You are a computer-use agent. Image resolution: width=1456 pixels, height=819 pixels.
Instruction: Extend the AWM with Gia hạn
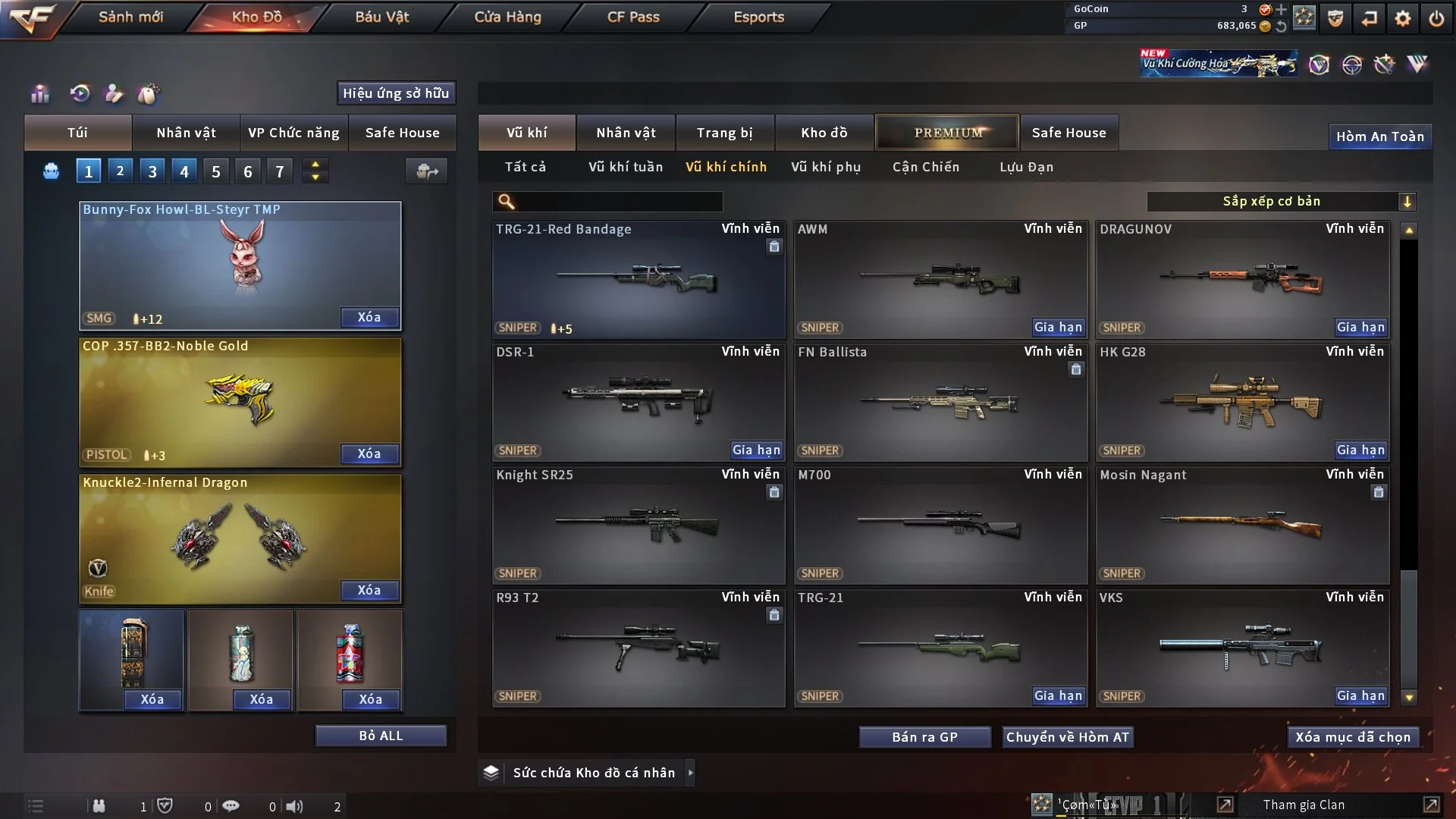click(x=1058, y=328)
